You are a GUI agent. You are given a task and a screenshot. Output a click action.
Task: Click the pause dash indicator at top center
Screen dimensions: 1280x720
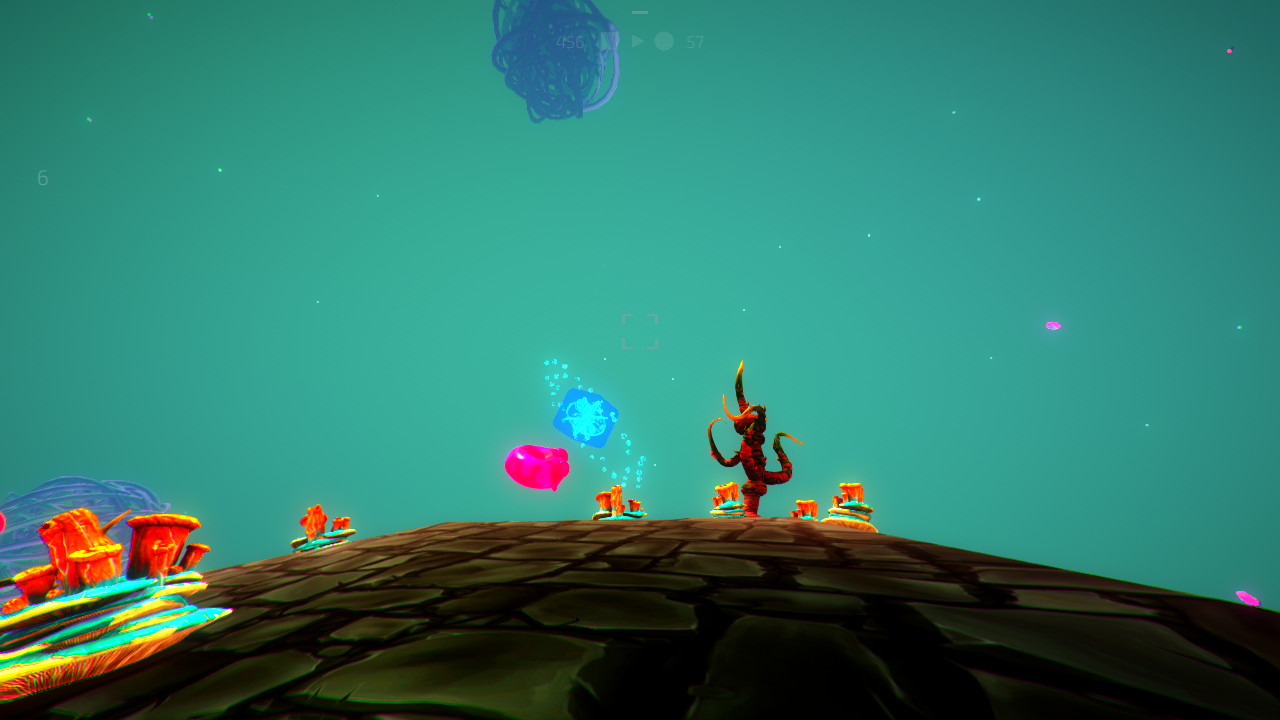[x=640, y=13]
